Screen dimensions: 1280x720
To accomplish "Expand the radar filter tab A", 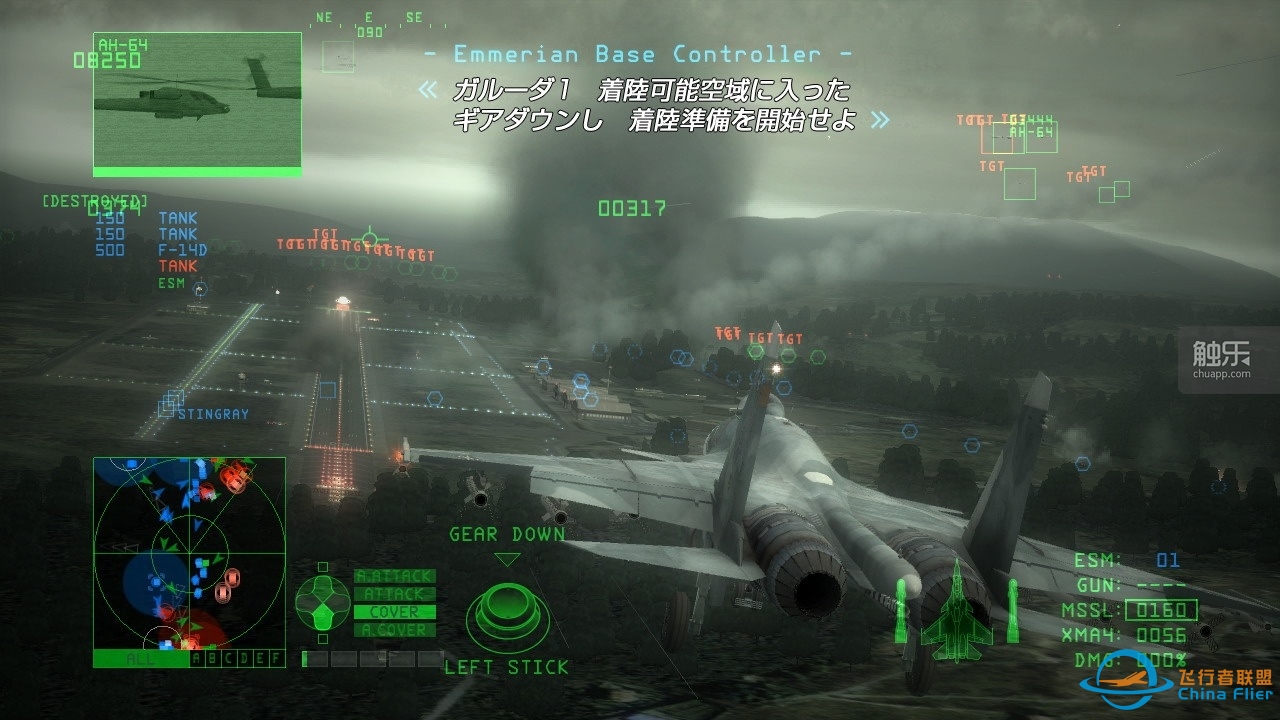I will [198, 658].
